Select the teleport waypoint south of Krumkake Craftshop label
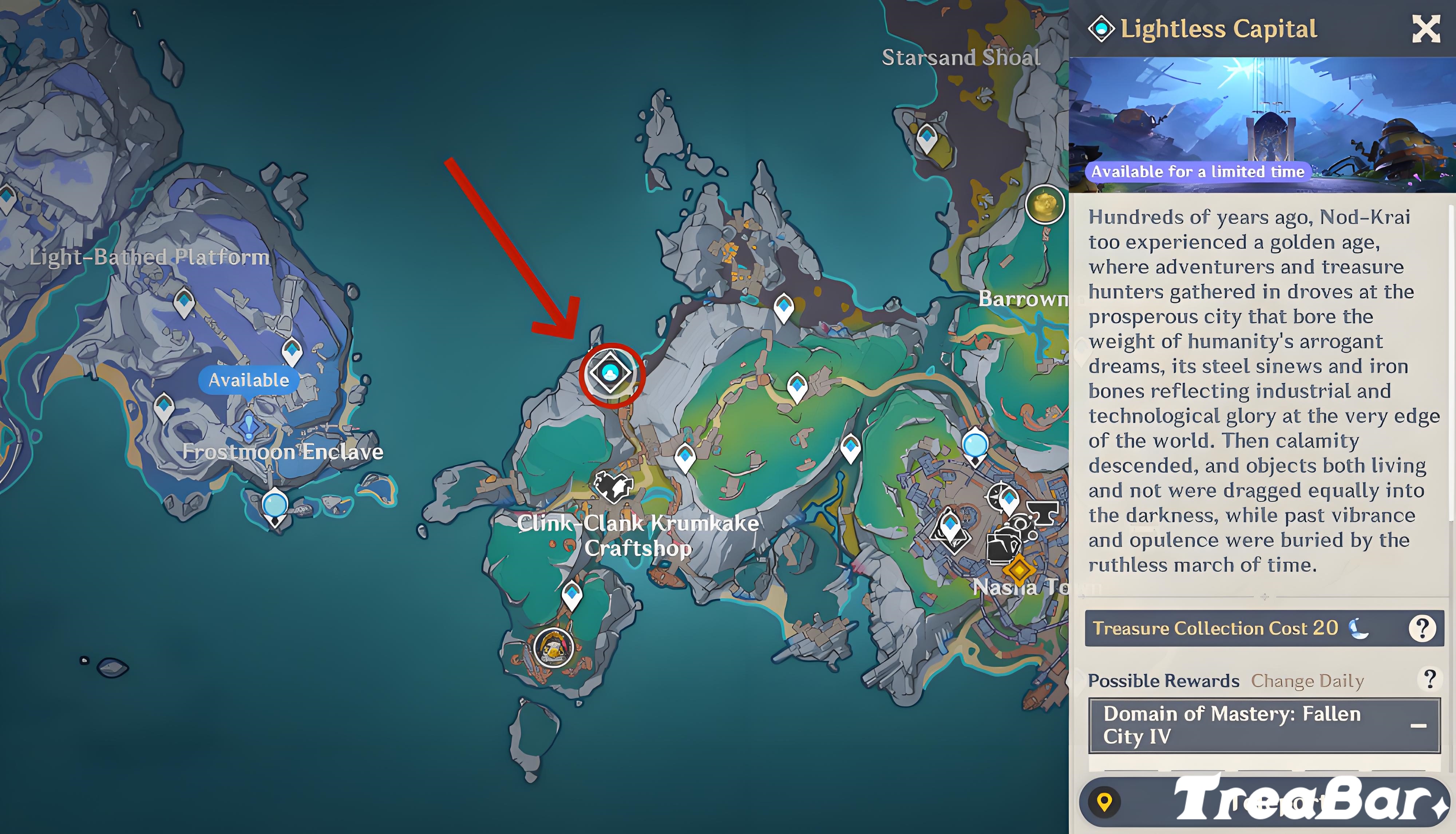The height and width of the screenshot is (834, 1456). (x=572, y=595)
